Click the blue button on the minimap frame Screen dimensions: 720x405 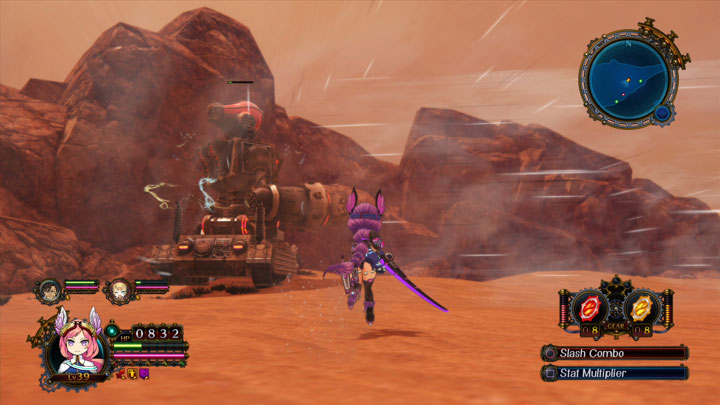[x=661, y=114]
